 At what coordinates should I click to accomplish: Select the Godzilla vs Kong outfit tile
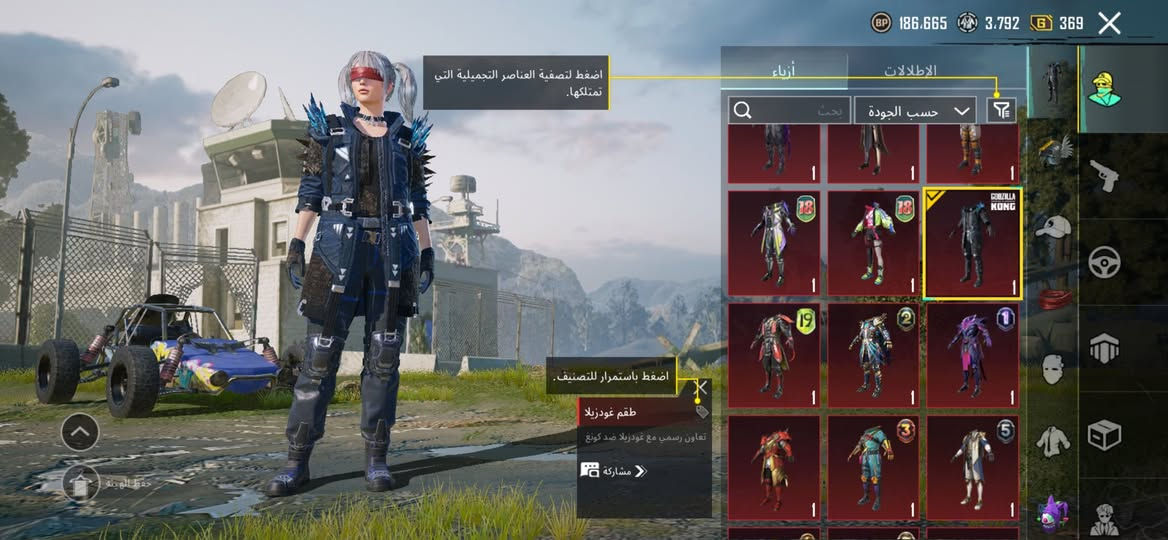972,243
